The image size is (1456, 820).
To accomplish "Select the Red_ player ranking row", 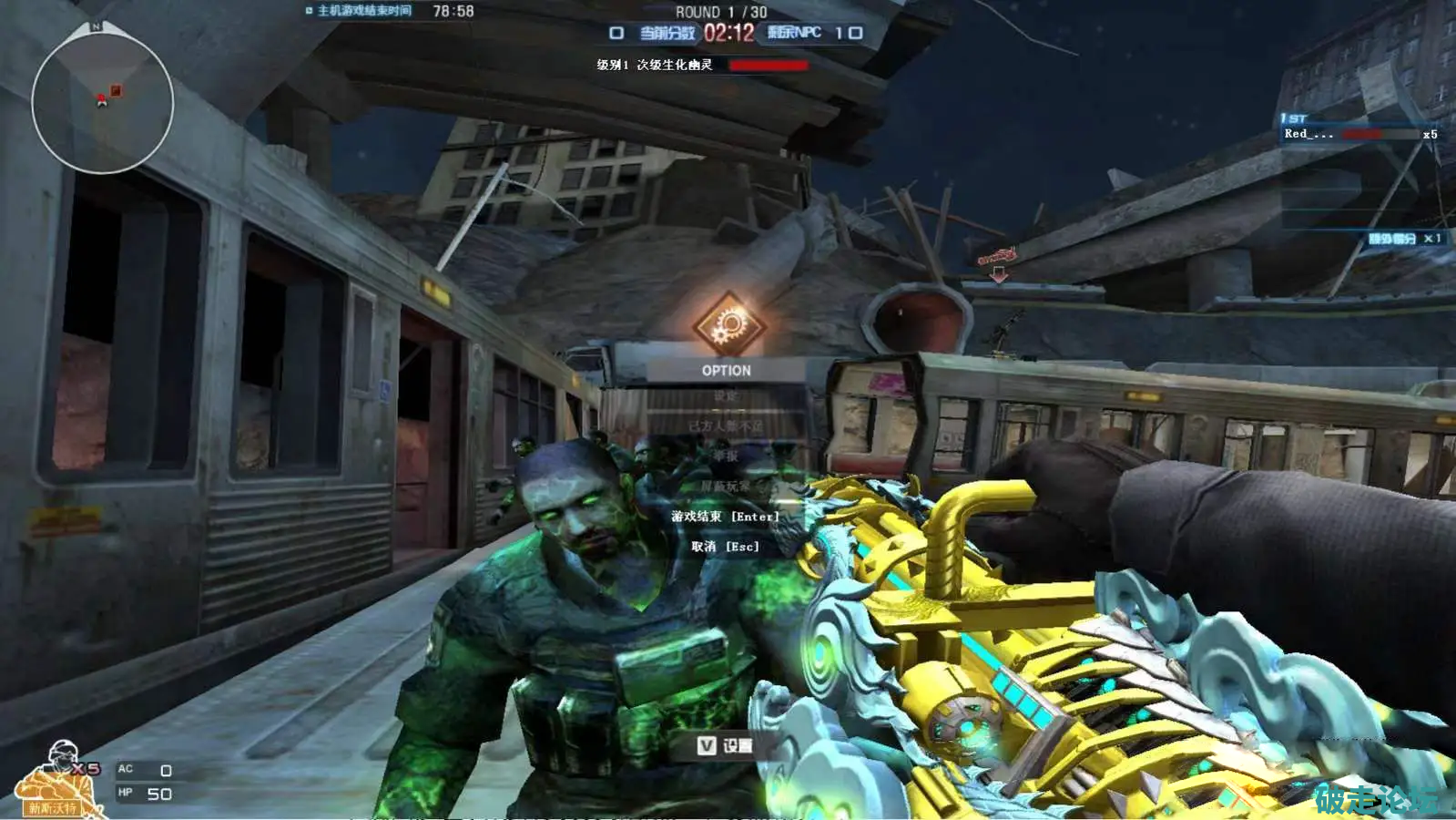I will [x=1359, y=134].
